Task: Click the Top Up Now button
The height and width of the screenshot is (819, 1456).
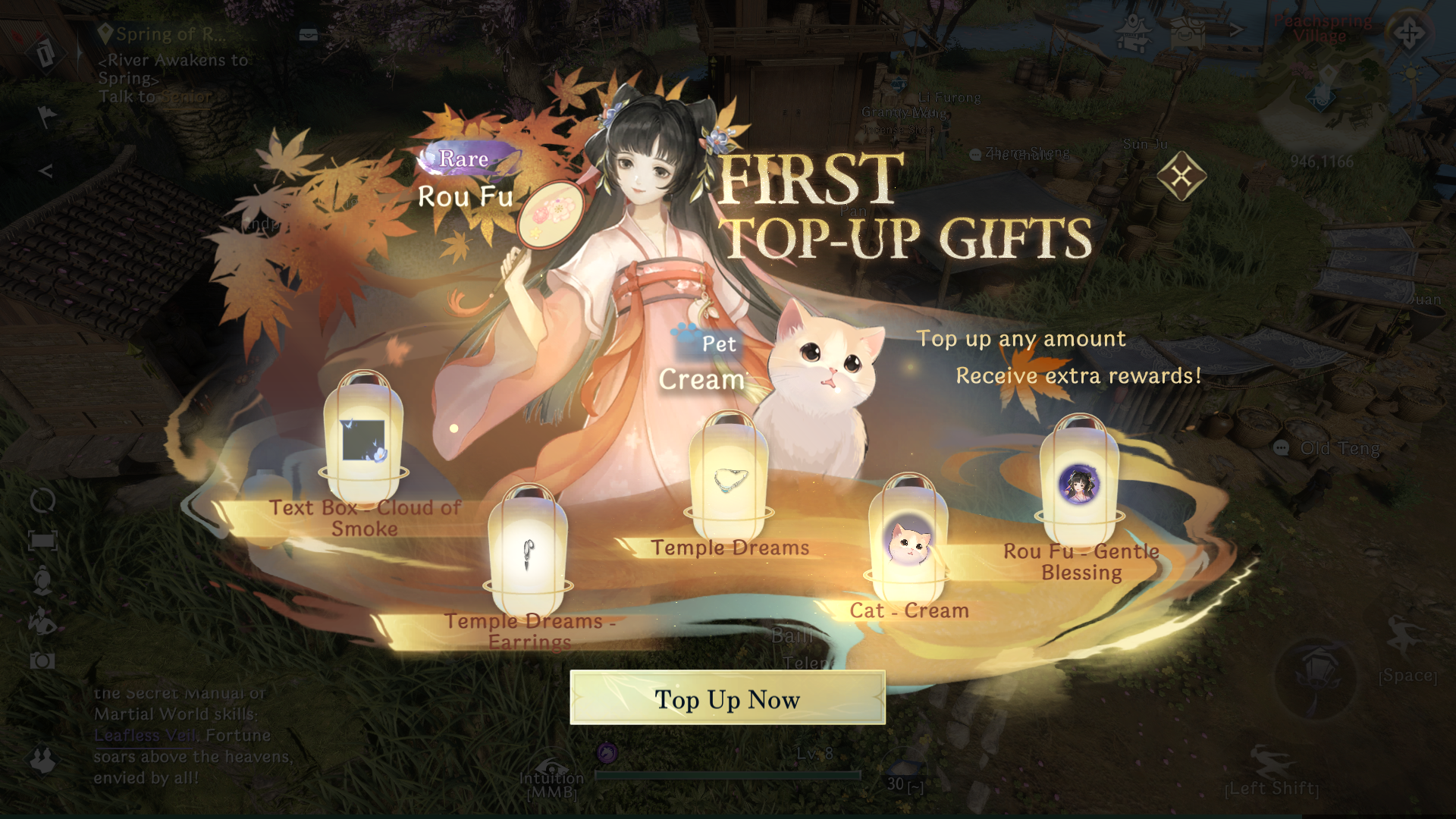Action: coord(727,698)
